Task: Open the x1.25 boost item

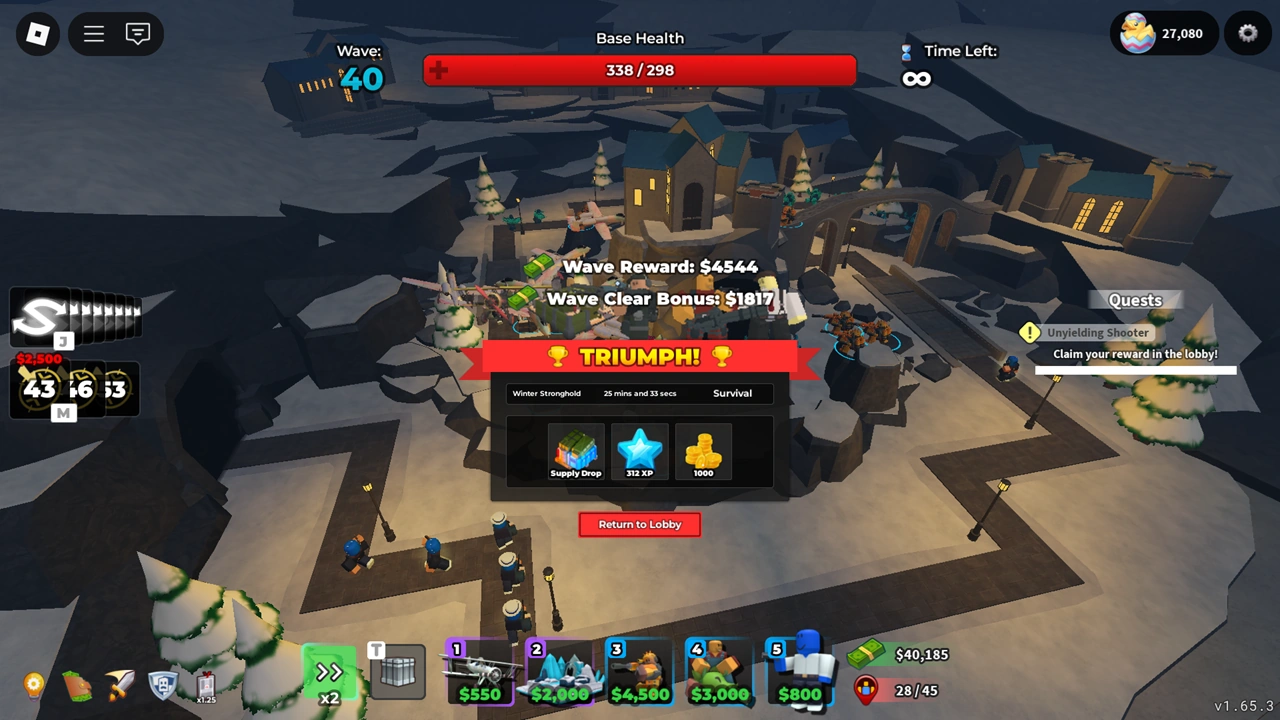Action: pyautogui.click(x=205, y=686)
